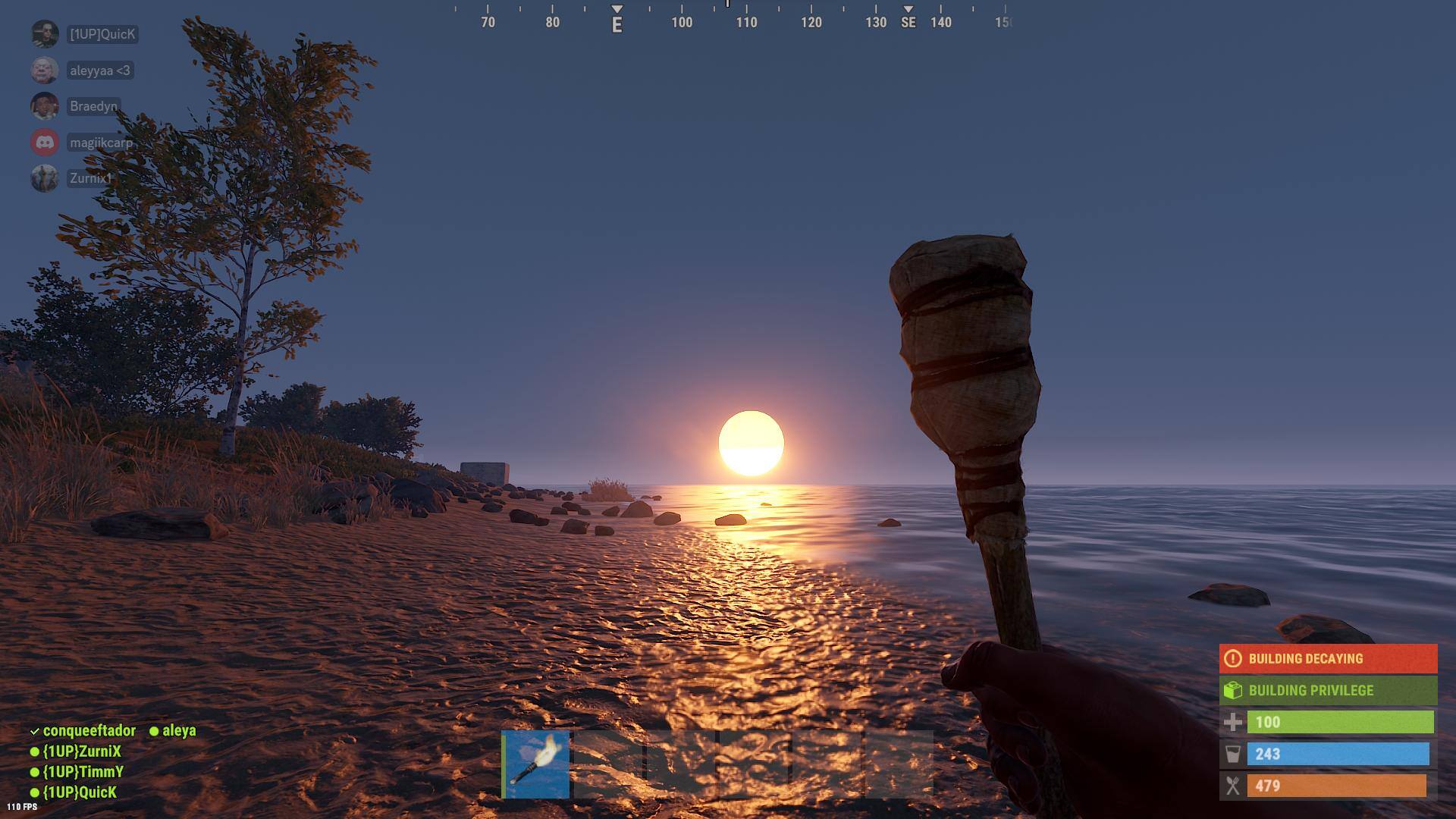Click team member conqueeftador in team list

89,731
